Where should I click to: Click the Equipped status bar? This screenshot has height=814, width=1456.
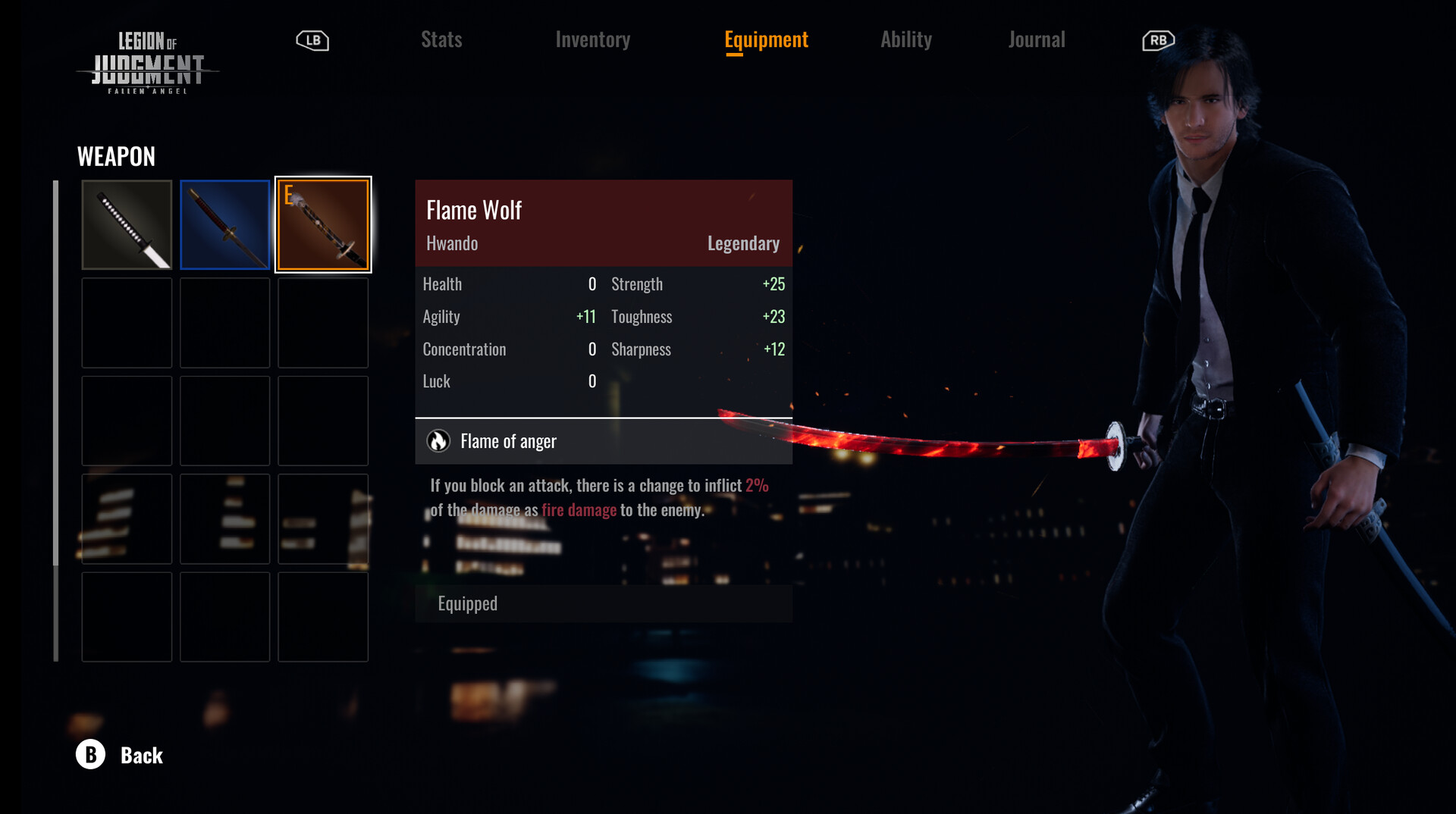pos(603,603)
